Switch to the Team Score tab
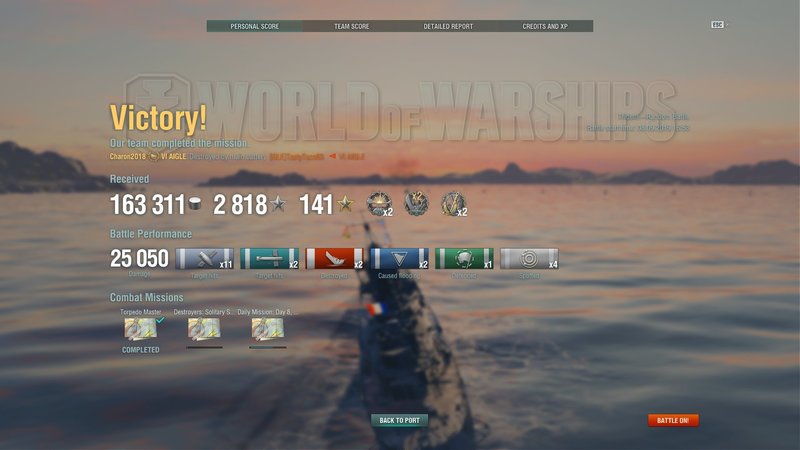The width and height of the screenshot is (800, 450). click(351, 26)
